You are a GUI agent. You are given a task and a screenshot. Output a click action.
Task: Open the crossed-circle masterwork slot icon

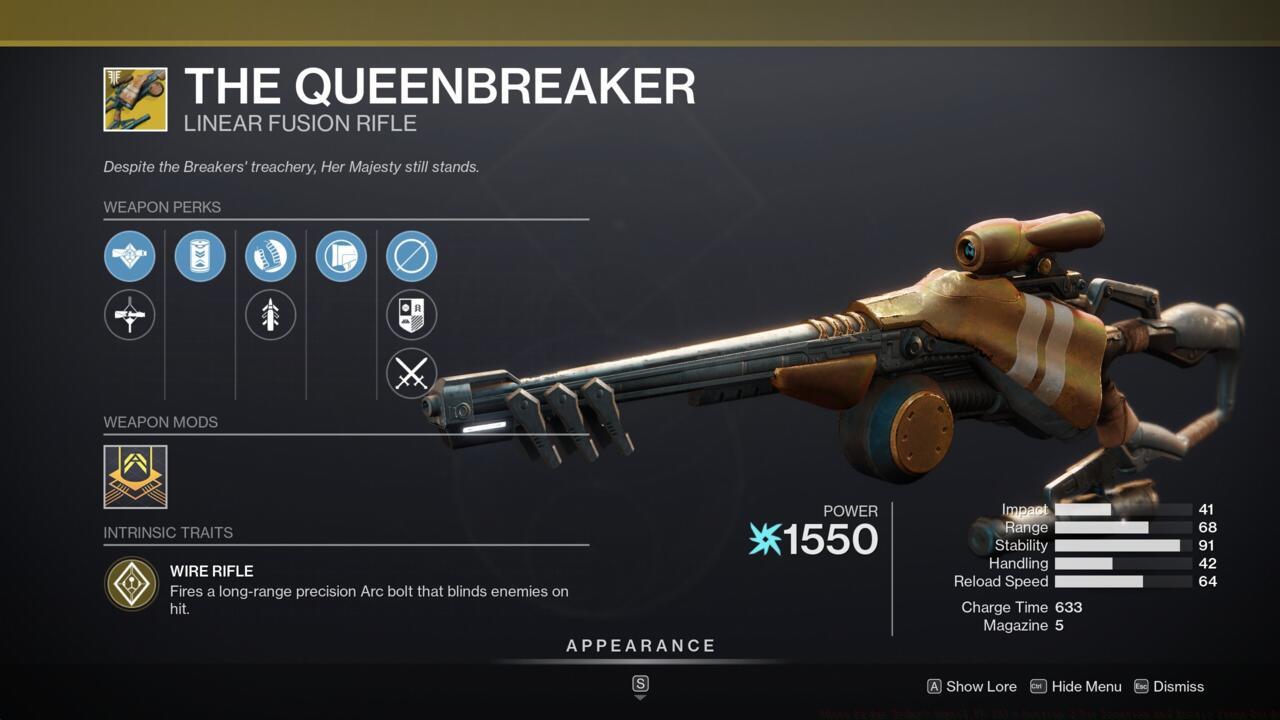[x=411, y=256]
